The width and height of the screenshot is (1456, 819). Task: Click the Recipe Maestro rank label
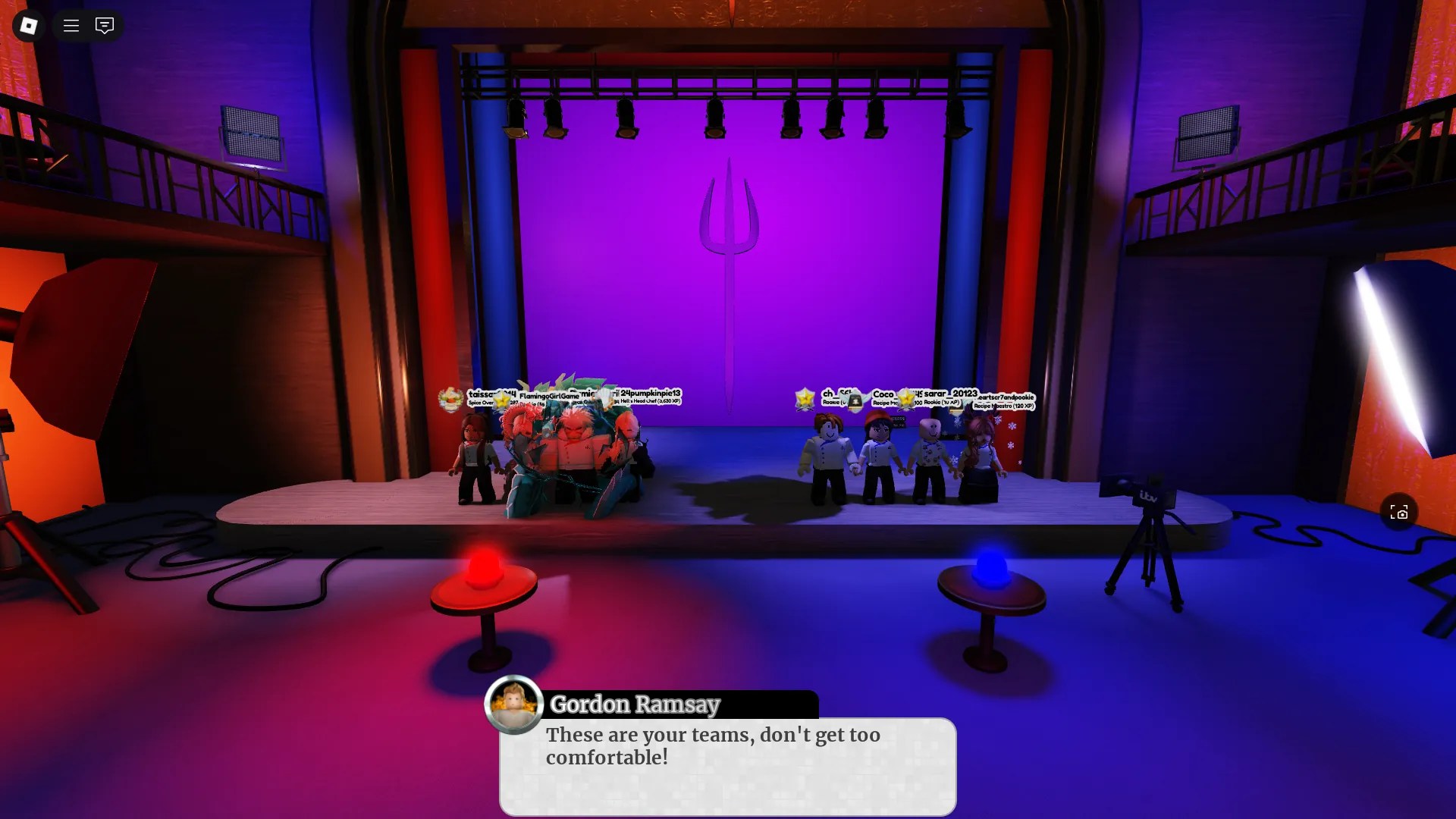tap(1005, 406)
